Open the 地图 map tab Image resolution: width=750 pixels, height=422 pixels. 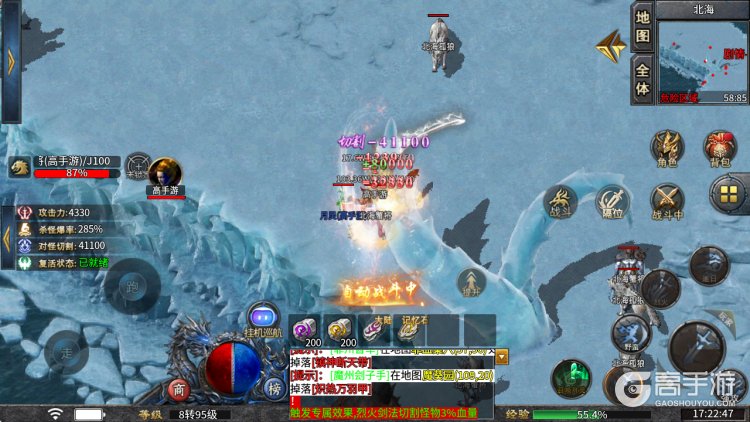click(x=643, y=29)
